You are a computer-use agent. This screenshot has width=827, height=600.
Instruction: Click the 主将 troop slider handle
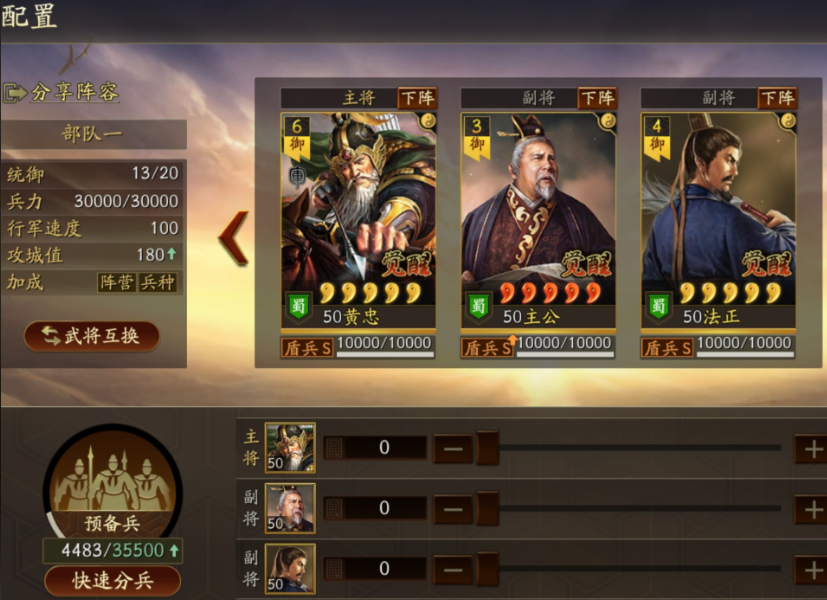tap(487, 448)
